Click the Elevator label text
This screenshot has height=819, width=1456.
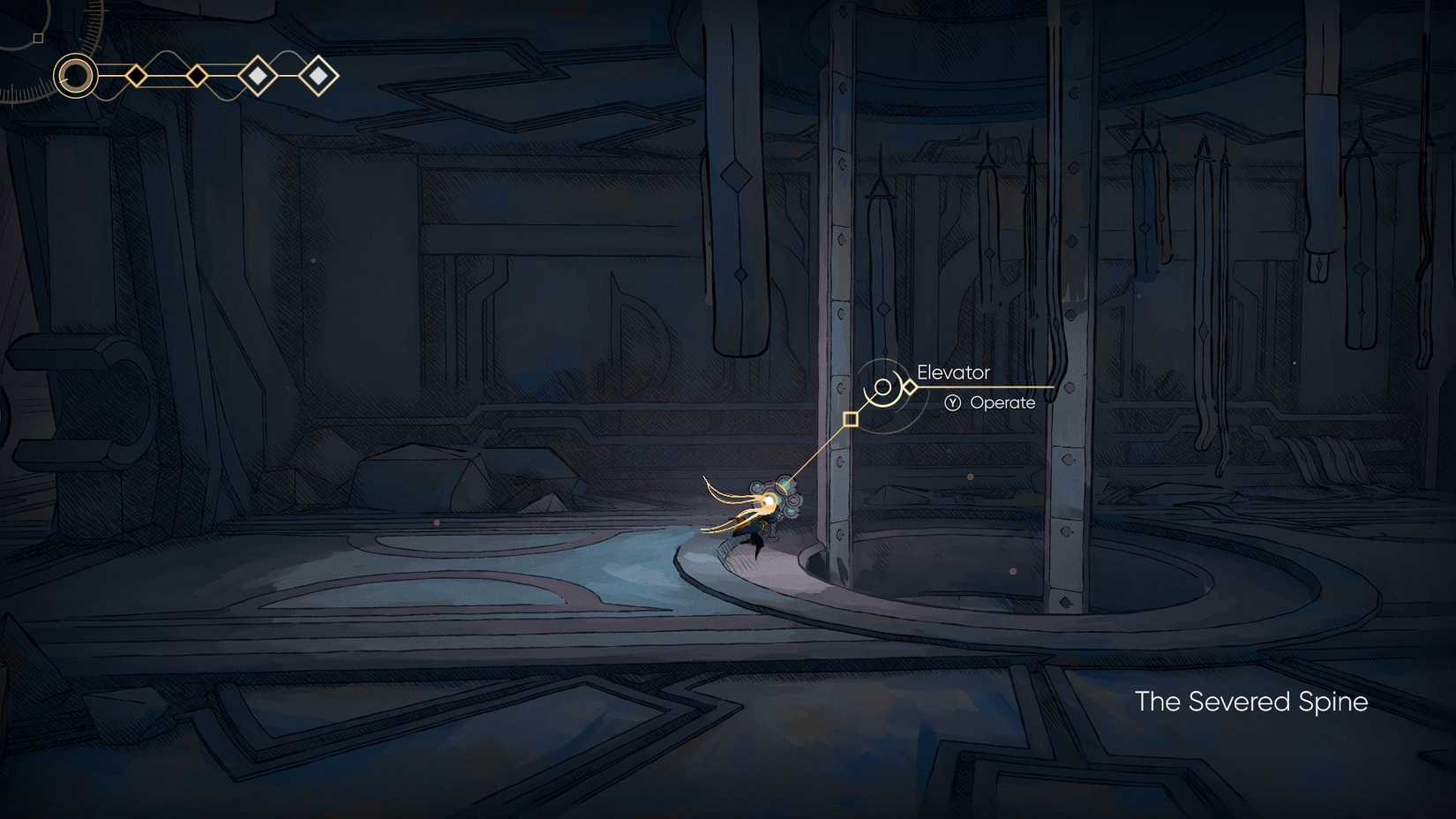pos(954,372)
